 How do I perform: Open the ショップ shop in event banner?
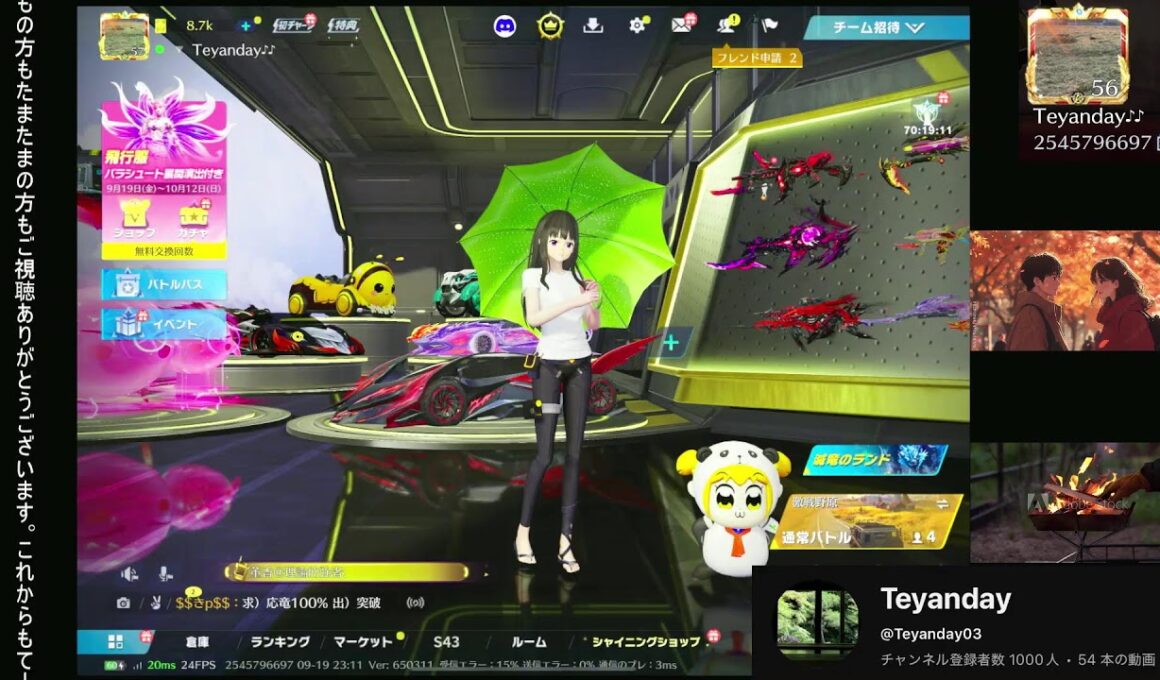(x=133, y=219)
